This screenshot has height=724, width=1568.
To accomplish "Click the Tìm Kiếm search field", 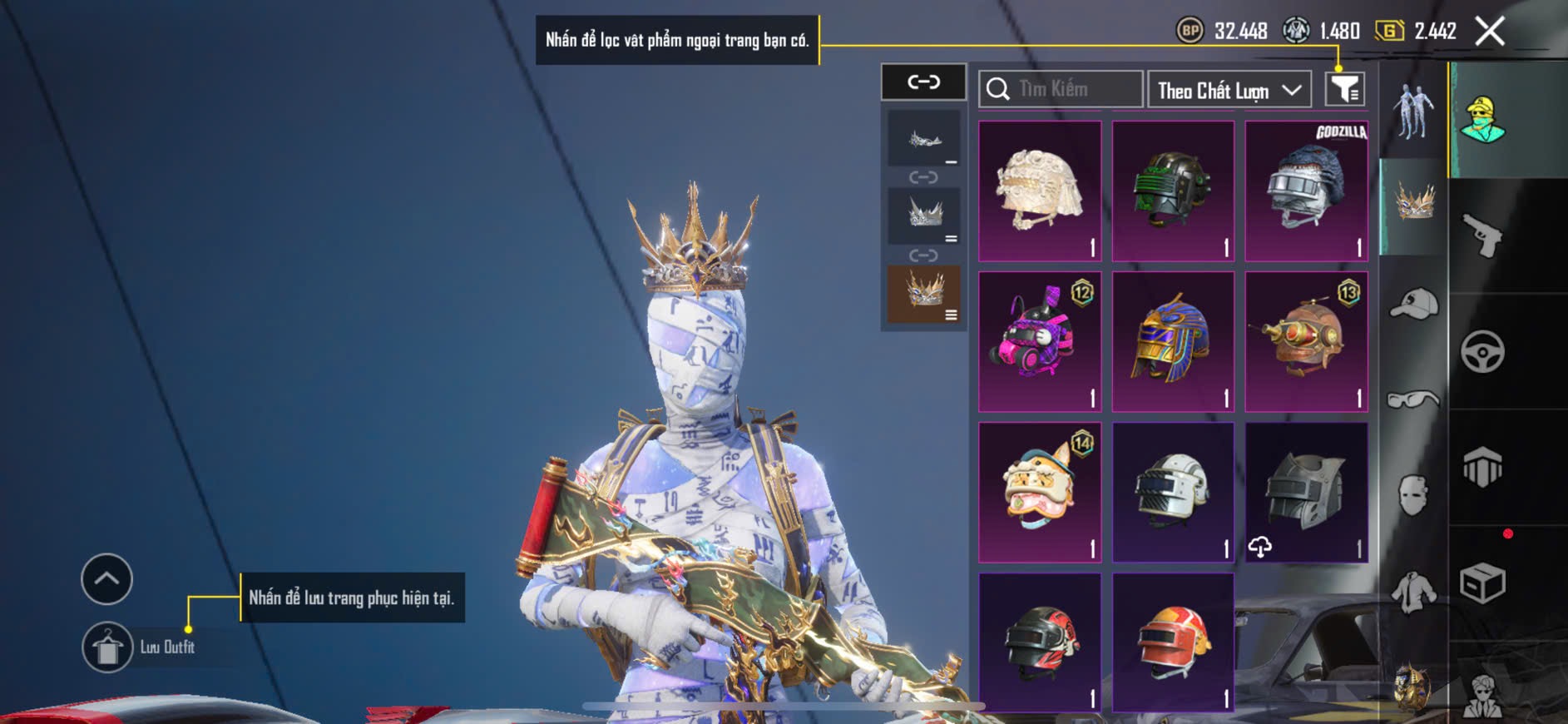I will [x=1061, y=89].
